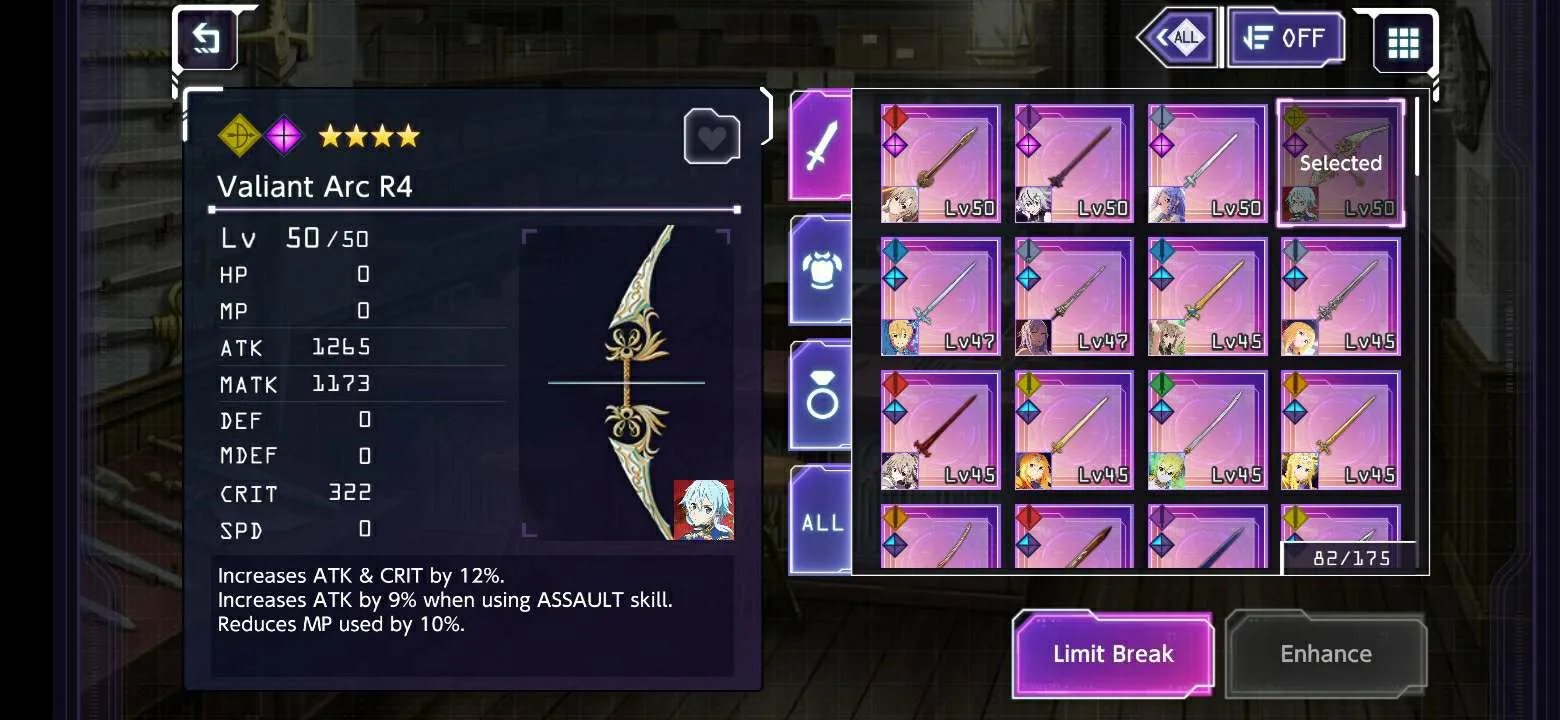Toggle the sort order OFF button
The width and height of the screenshot is (1560, 720).
[1286, 39]
